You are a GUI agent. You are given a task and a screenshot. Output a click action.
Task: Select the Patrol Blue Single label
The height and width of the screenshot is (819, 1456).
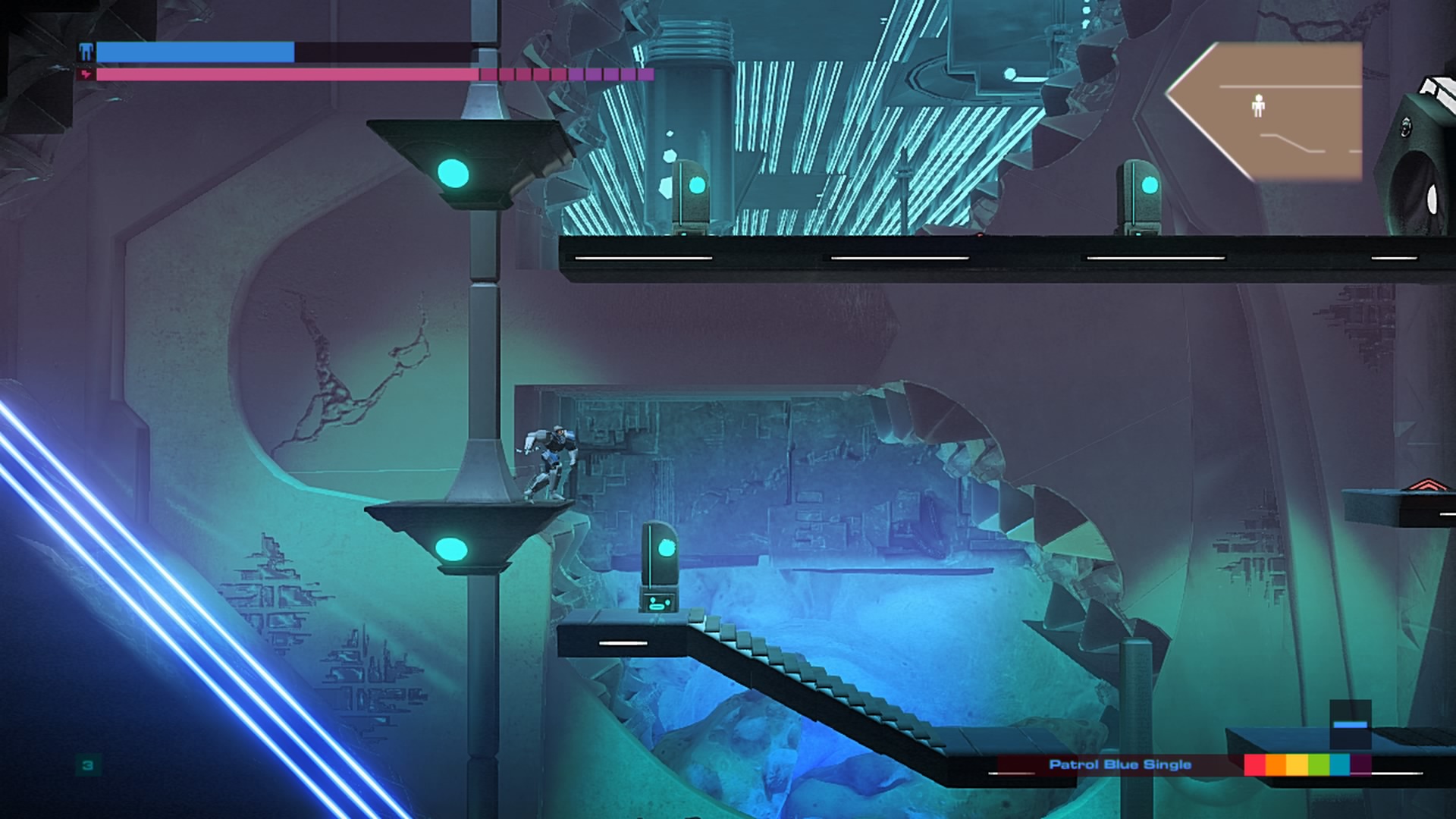[1121, 765]
